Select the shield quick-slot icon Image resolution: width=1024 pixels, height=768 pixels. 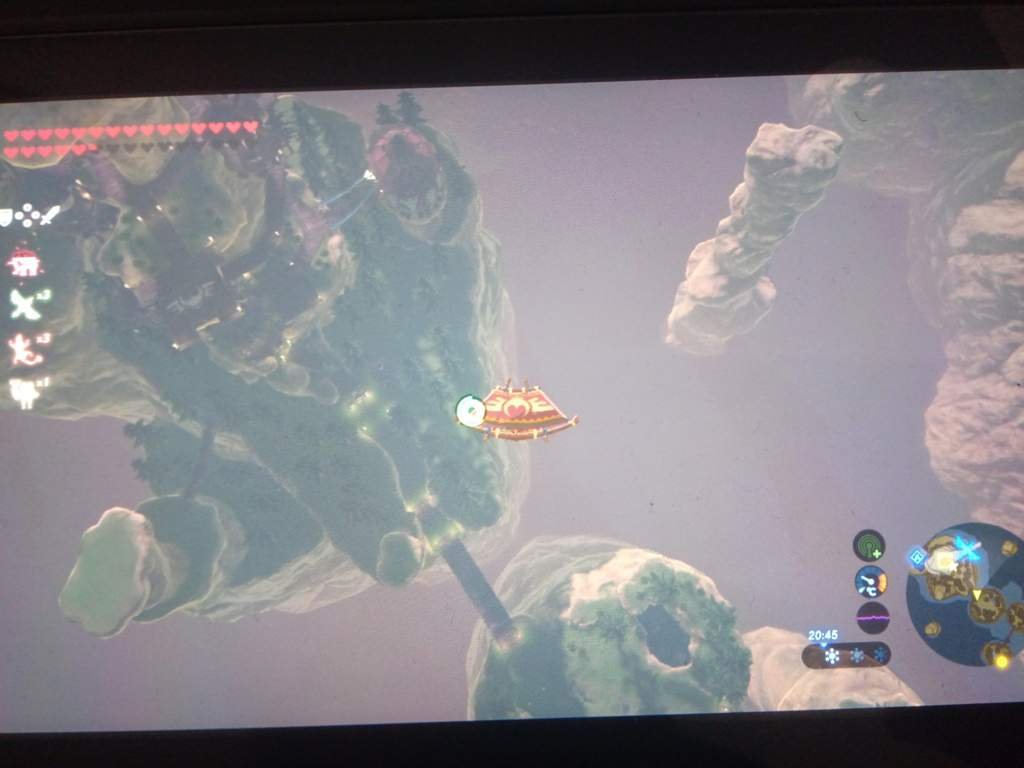tap(6, 216)
